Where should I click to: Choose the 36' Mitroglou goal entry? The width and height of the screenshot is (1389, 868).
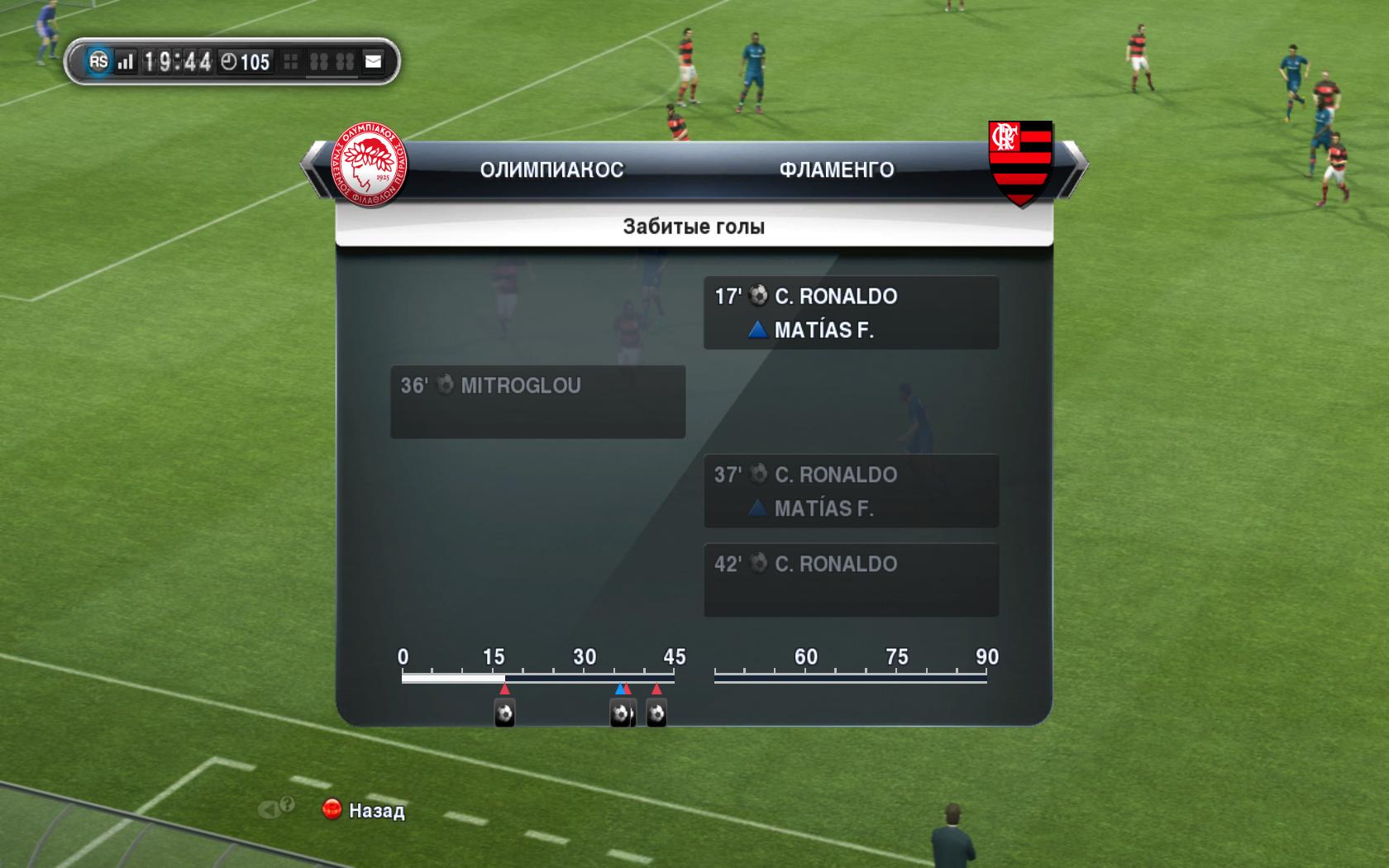tap(537, 402)
